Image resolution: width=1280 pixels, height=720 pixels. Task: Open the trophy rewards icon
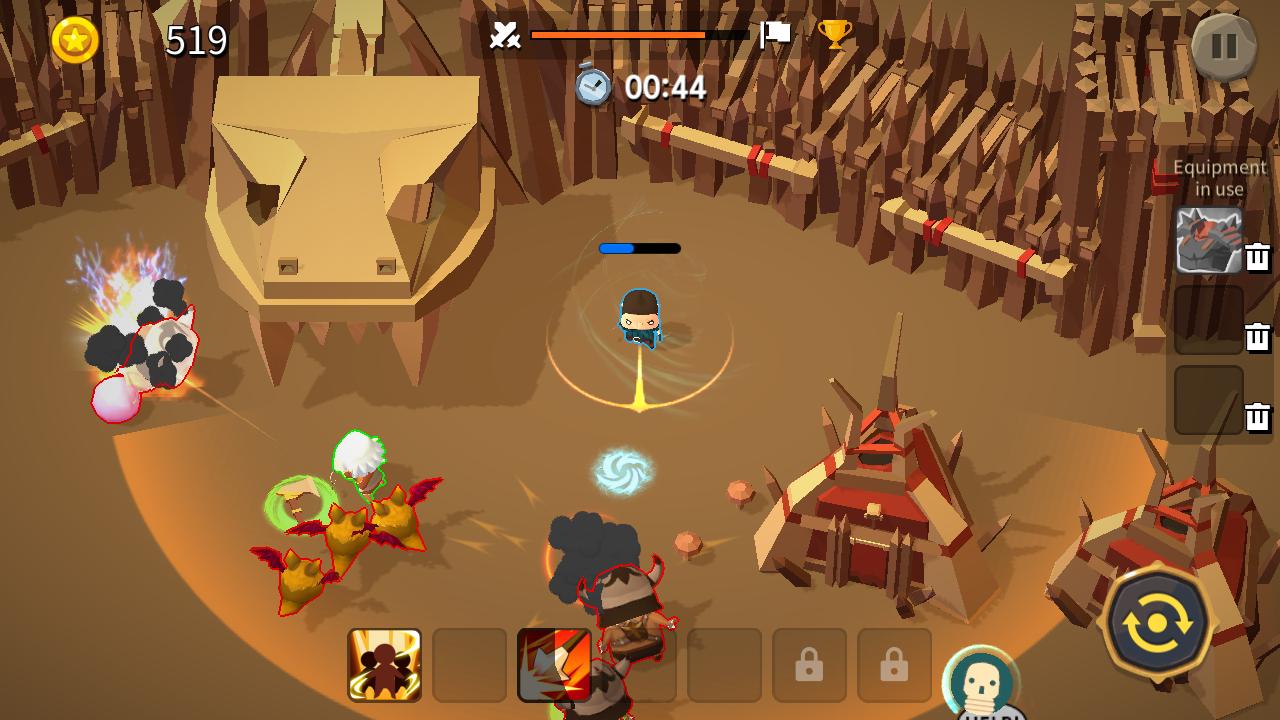tap(837, 35)
